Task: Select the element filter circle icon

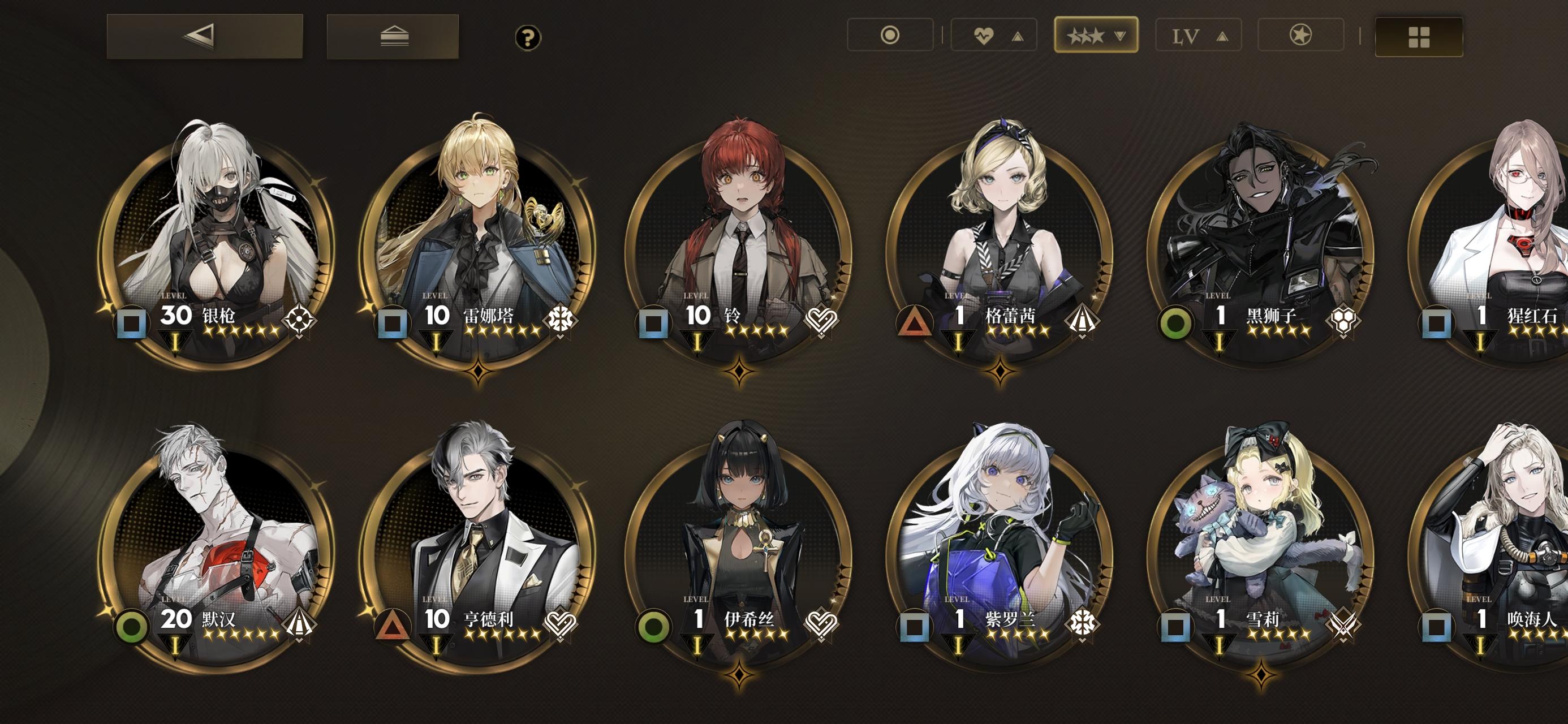Action: 890,35
